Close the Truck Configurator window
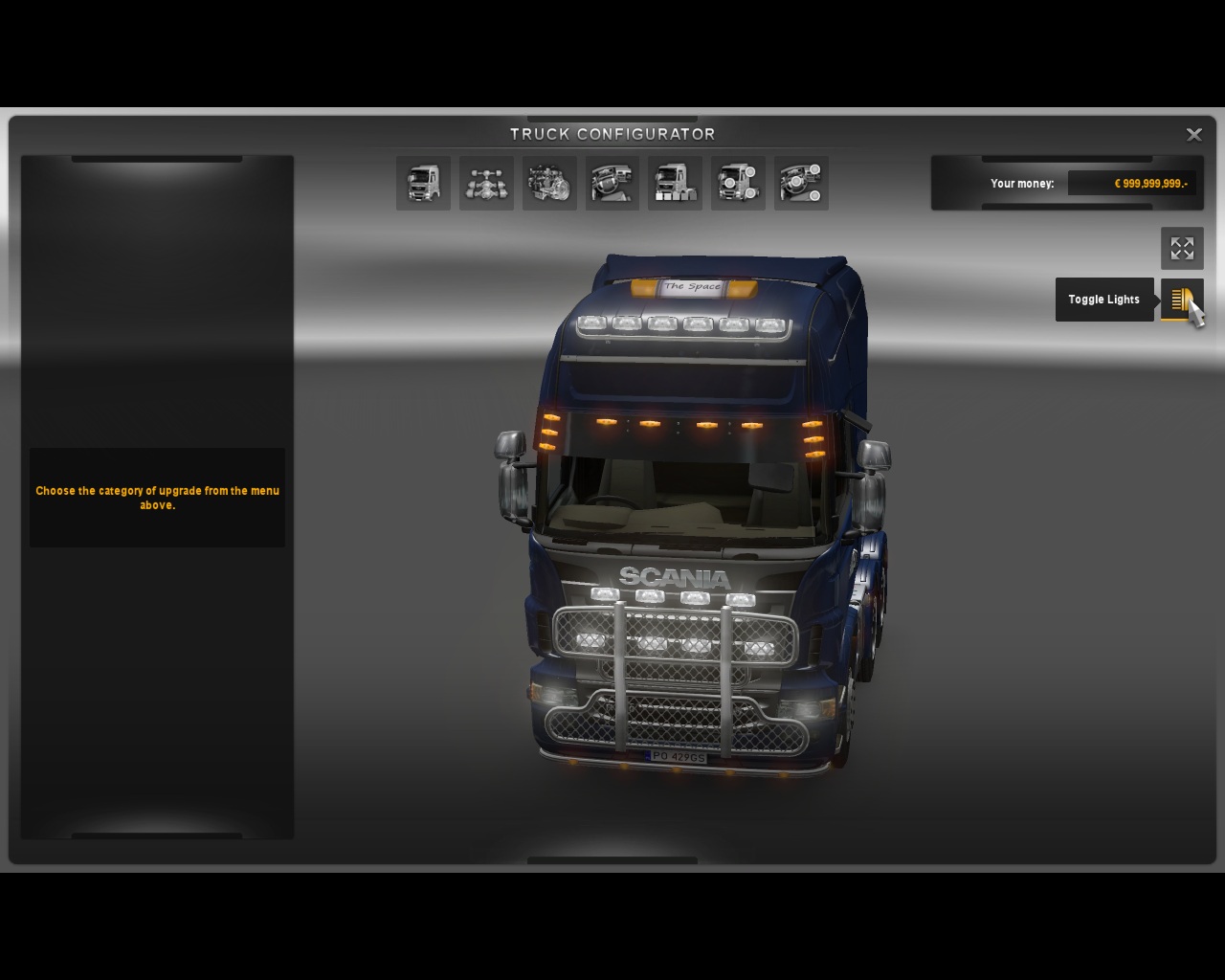This screenshot has height=980, width=1225. point(1193,135)
